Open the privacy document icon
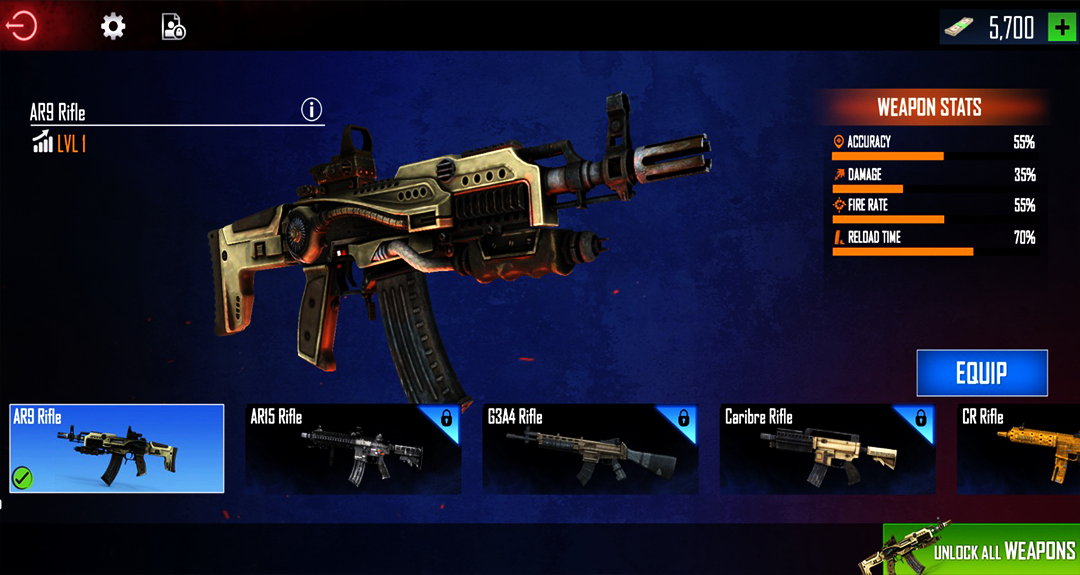 tap(174, 27)
